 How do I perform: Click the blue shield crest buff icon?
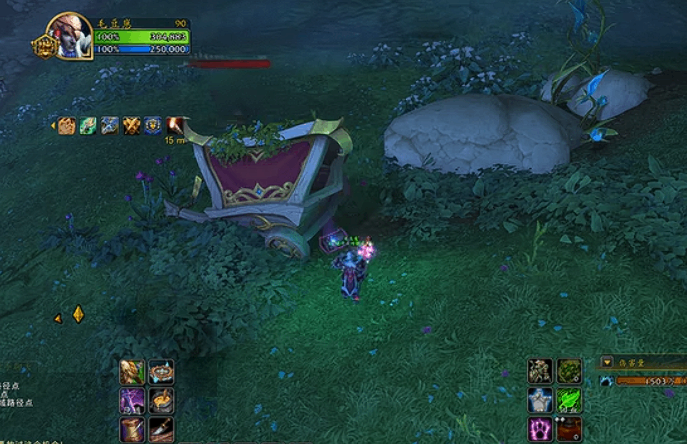click(156, 125)
